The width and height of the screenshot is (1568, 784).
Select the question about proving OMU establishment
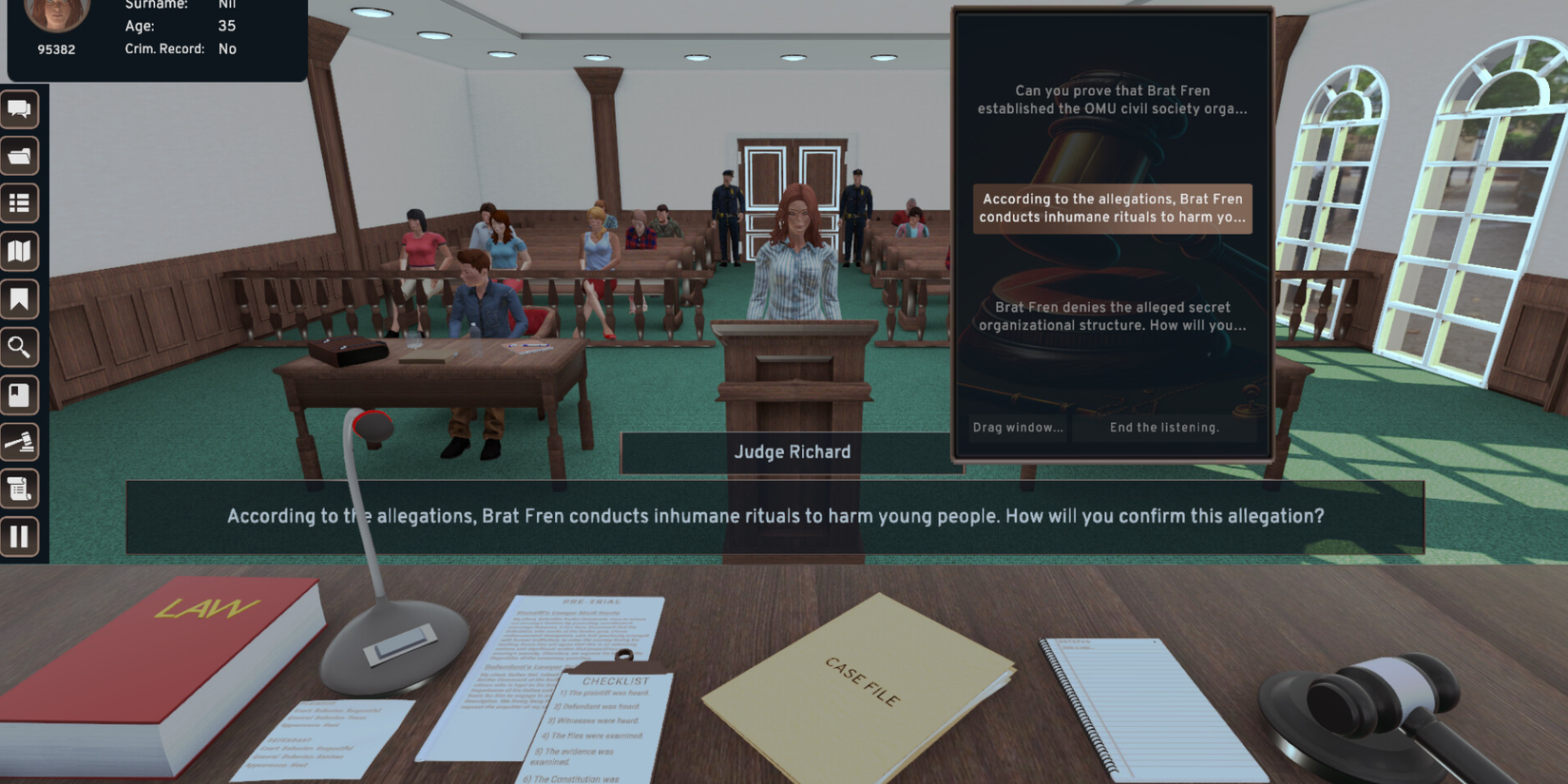click(1112, 100)
